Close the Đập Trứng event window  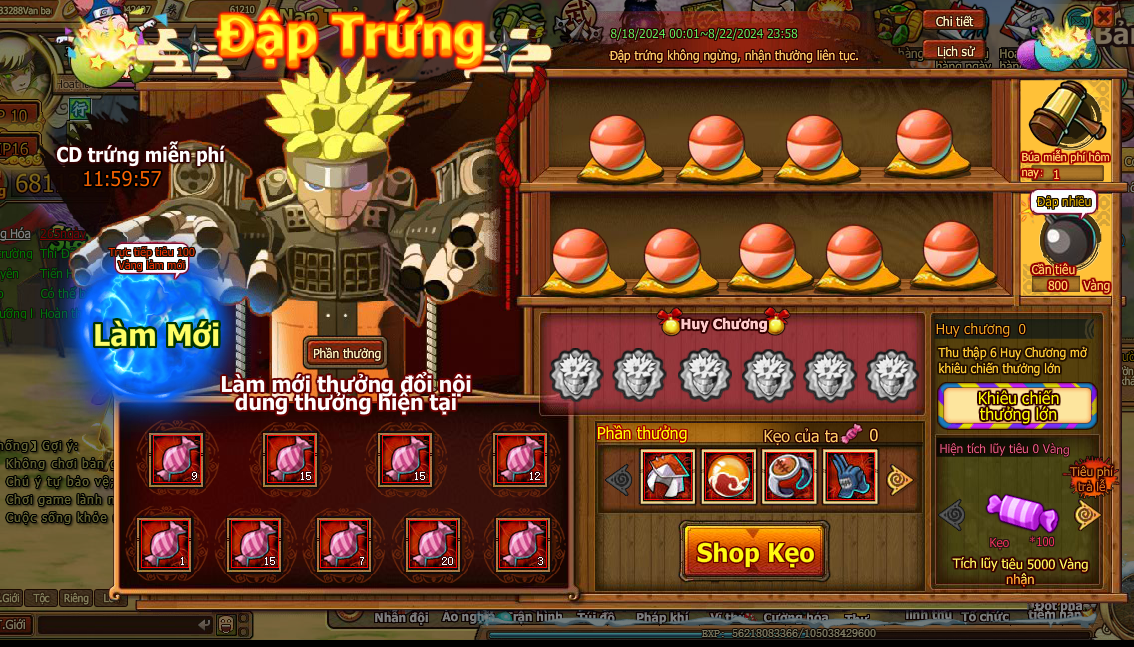pos(1103,17)
